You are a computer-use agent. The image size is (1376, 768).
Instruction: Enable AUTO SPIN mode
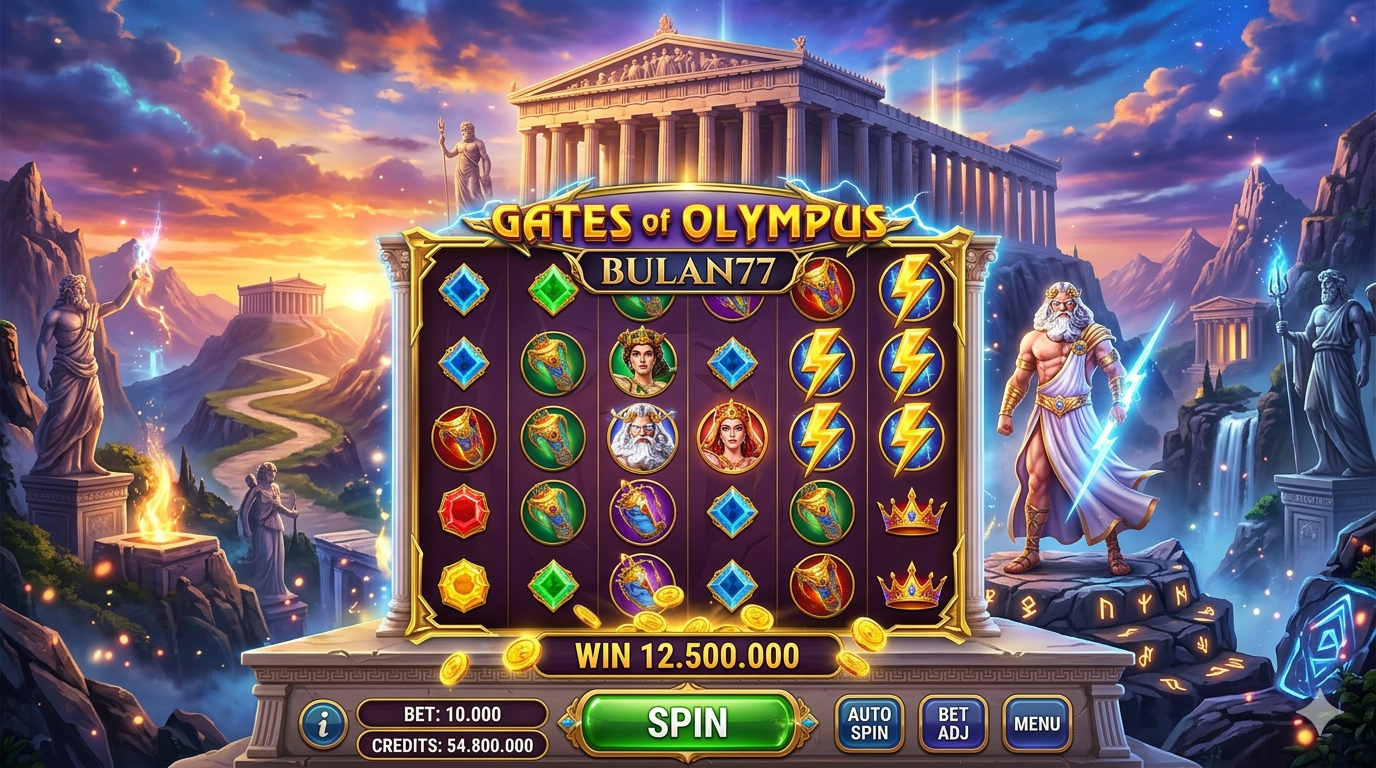tap(868, 723)
